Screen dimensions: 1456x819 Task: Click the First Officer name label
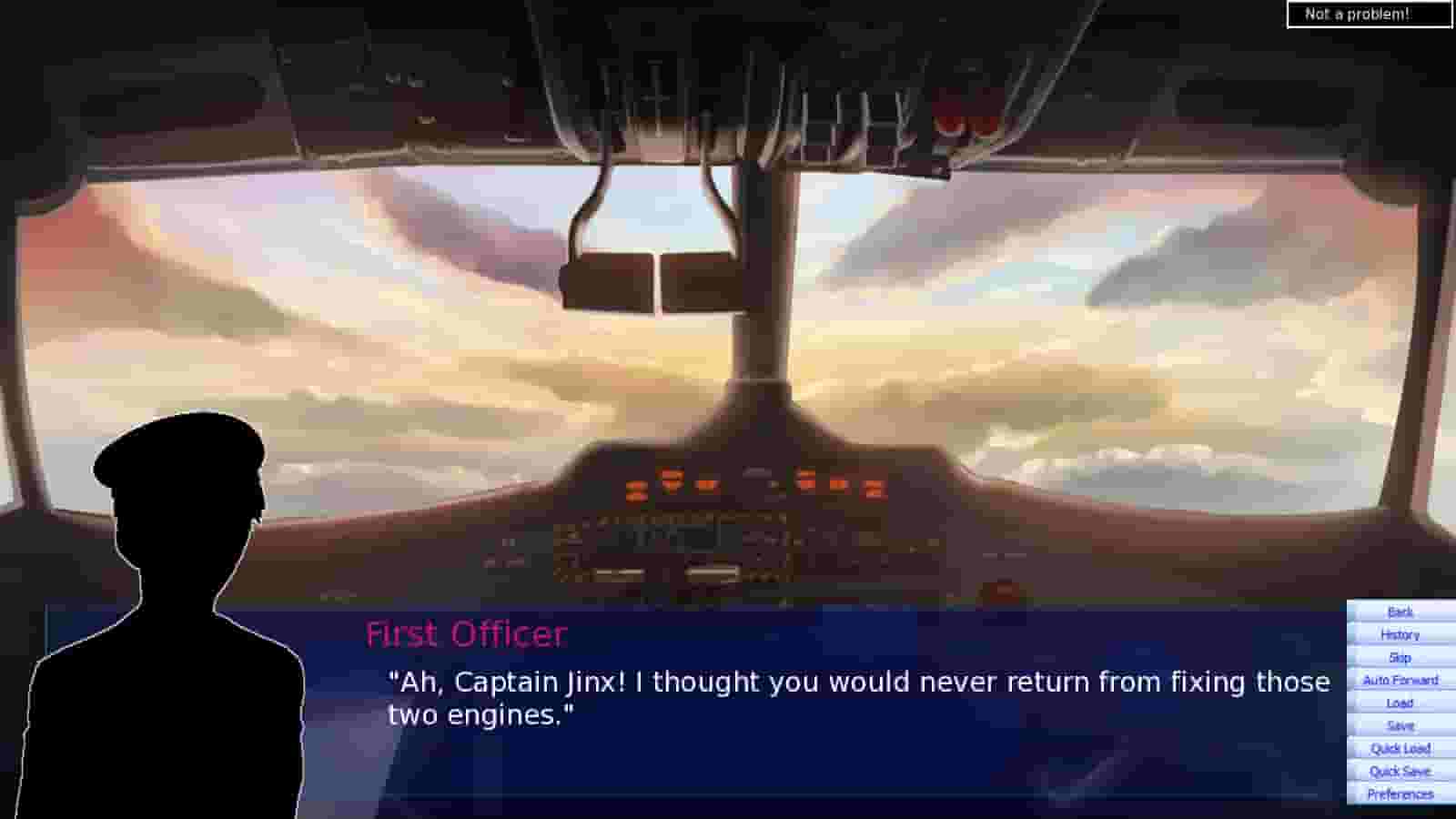pos(466,634)
